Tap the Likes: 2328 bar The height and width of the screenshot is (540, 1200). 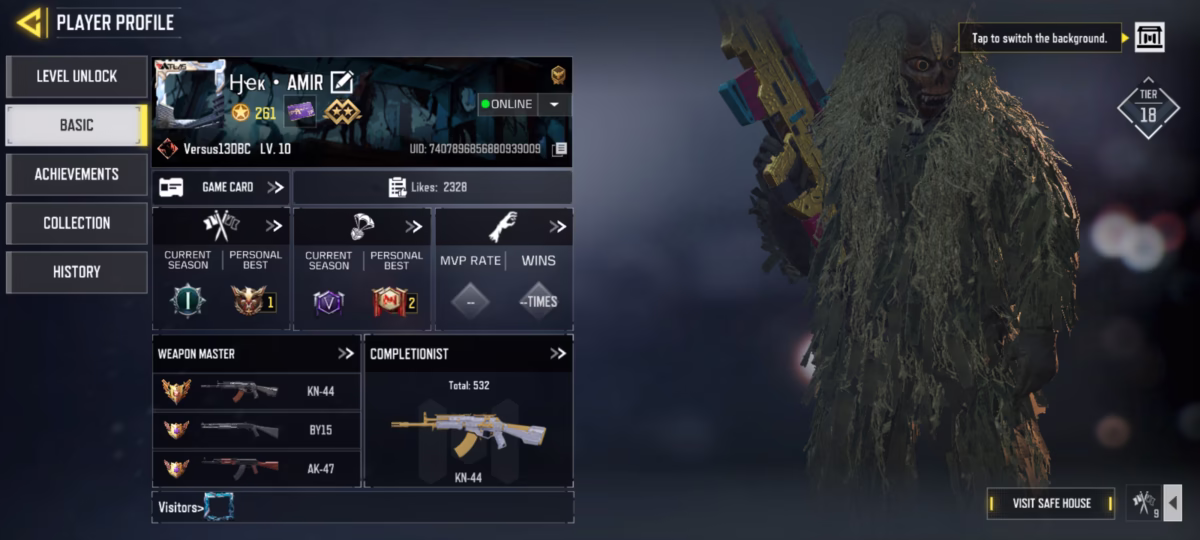[x=432, y=187]
